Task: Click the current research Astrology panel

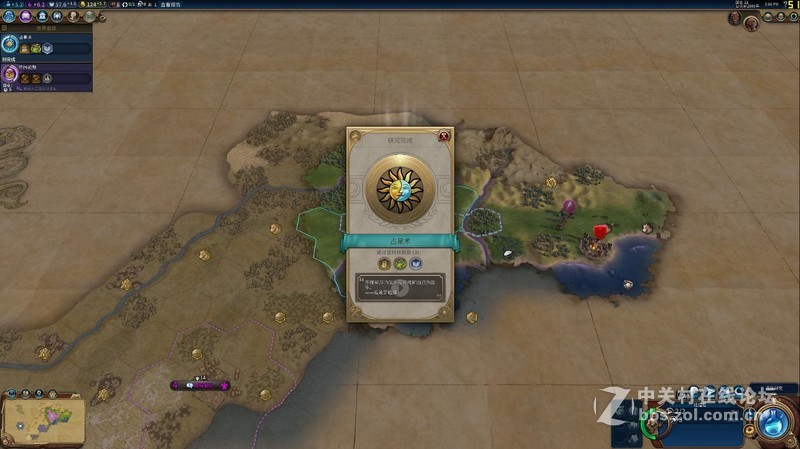Action: pyautogui.click(x=46, y=44)
